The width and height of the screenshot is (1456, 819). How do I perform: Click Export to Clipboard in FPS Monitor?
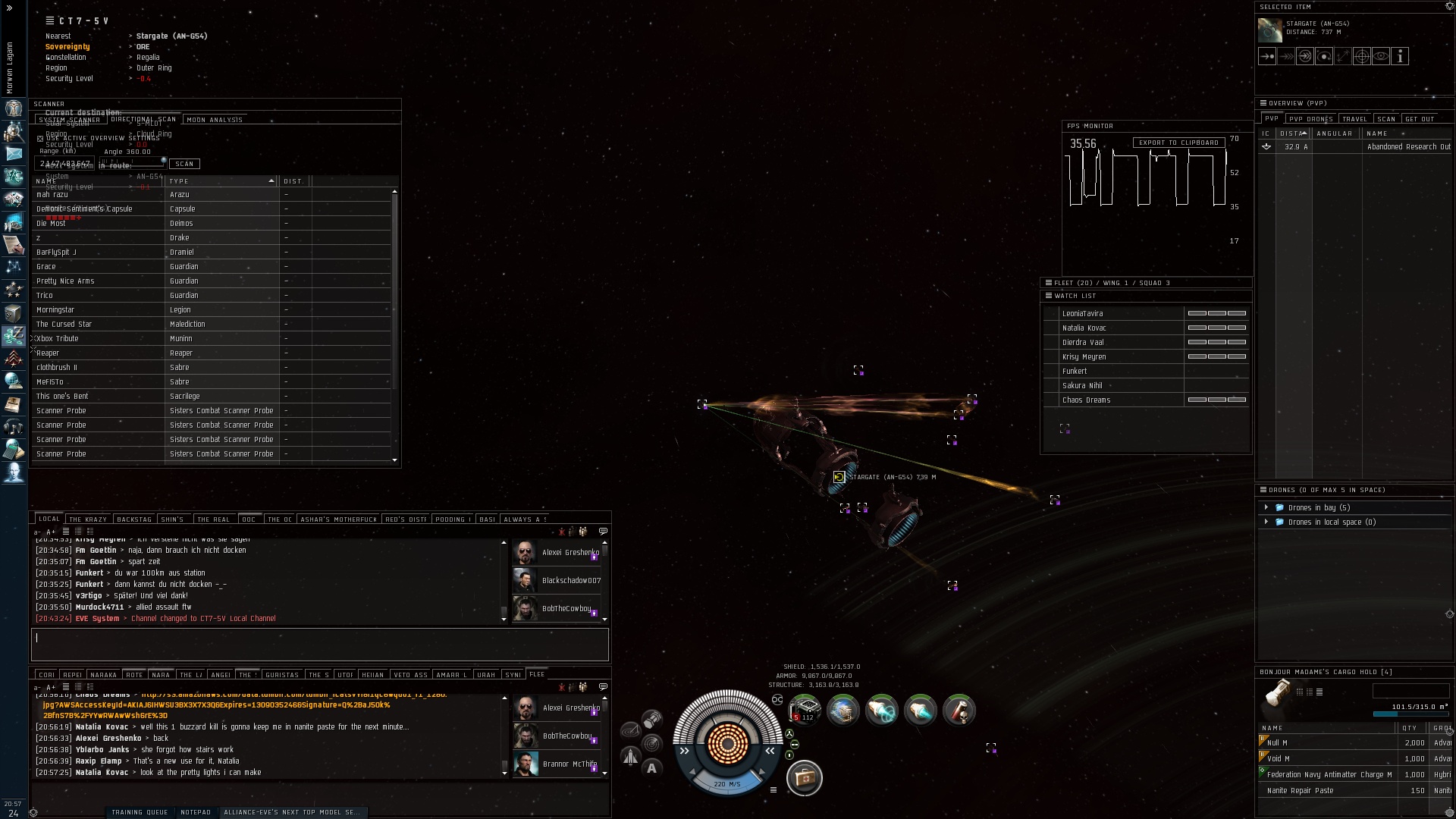pyautogui.click(x=1178, y=143)
